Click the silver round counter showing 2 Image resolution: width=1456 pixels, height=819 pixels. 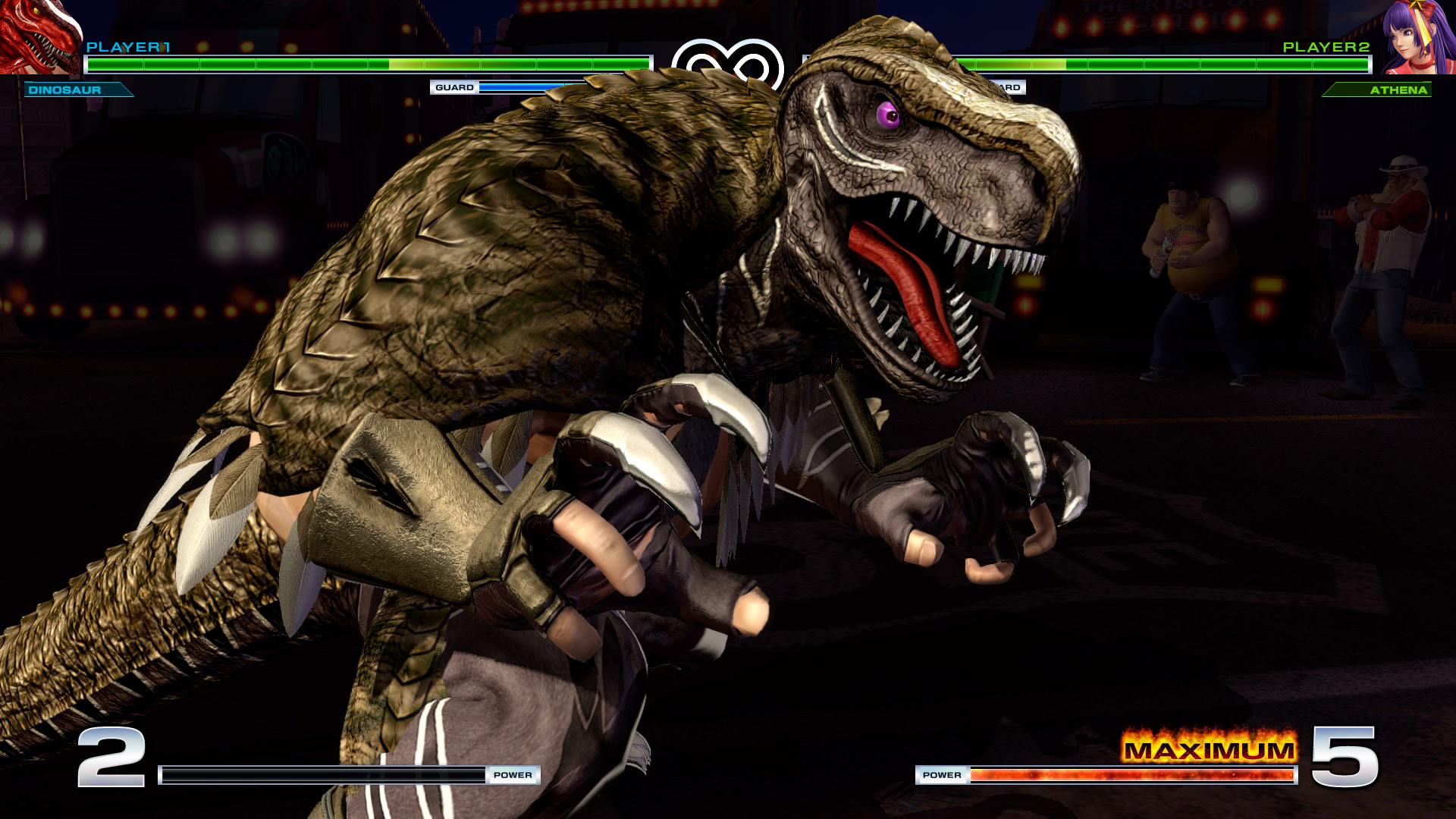click(x=111, y=758)
